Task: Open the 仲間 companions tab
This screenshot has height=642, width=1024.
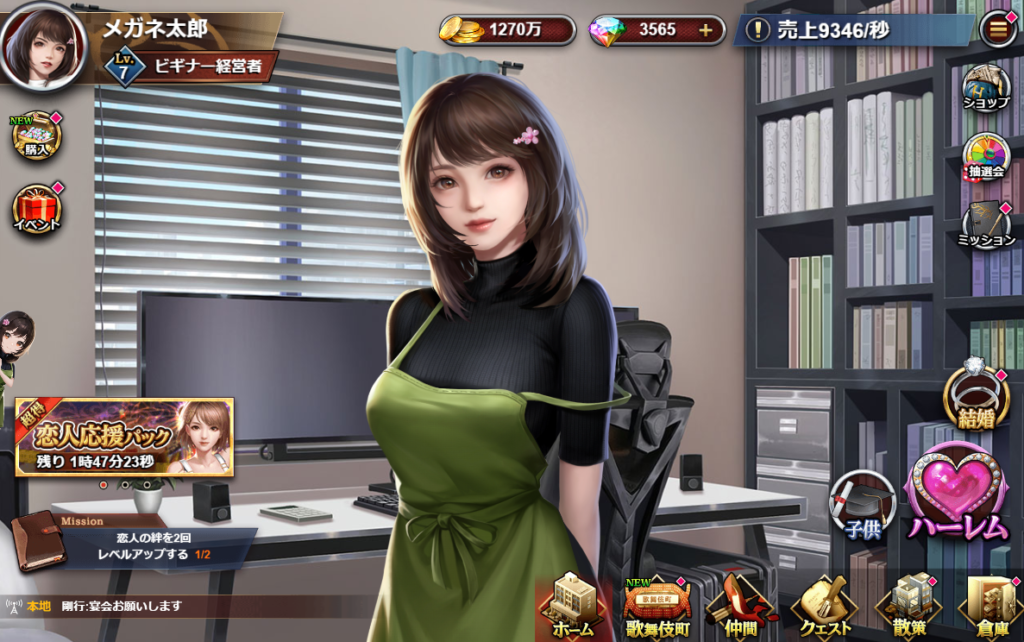Action: coord(740,606)
